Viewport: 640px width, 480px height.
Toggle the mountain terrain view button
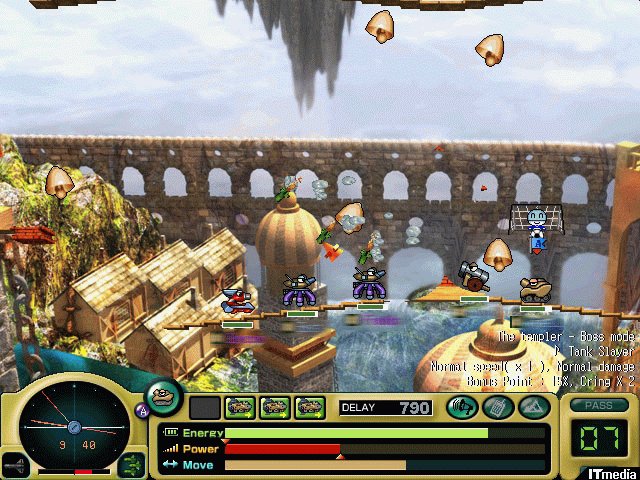[533, 407]
